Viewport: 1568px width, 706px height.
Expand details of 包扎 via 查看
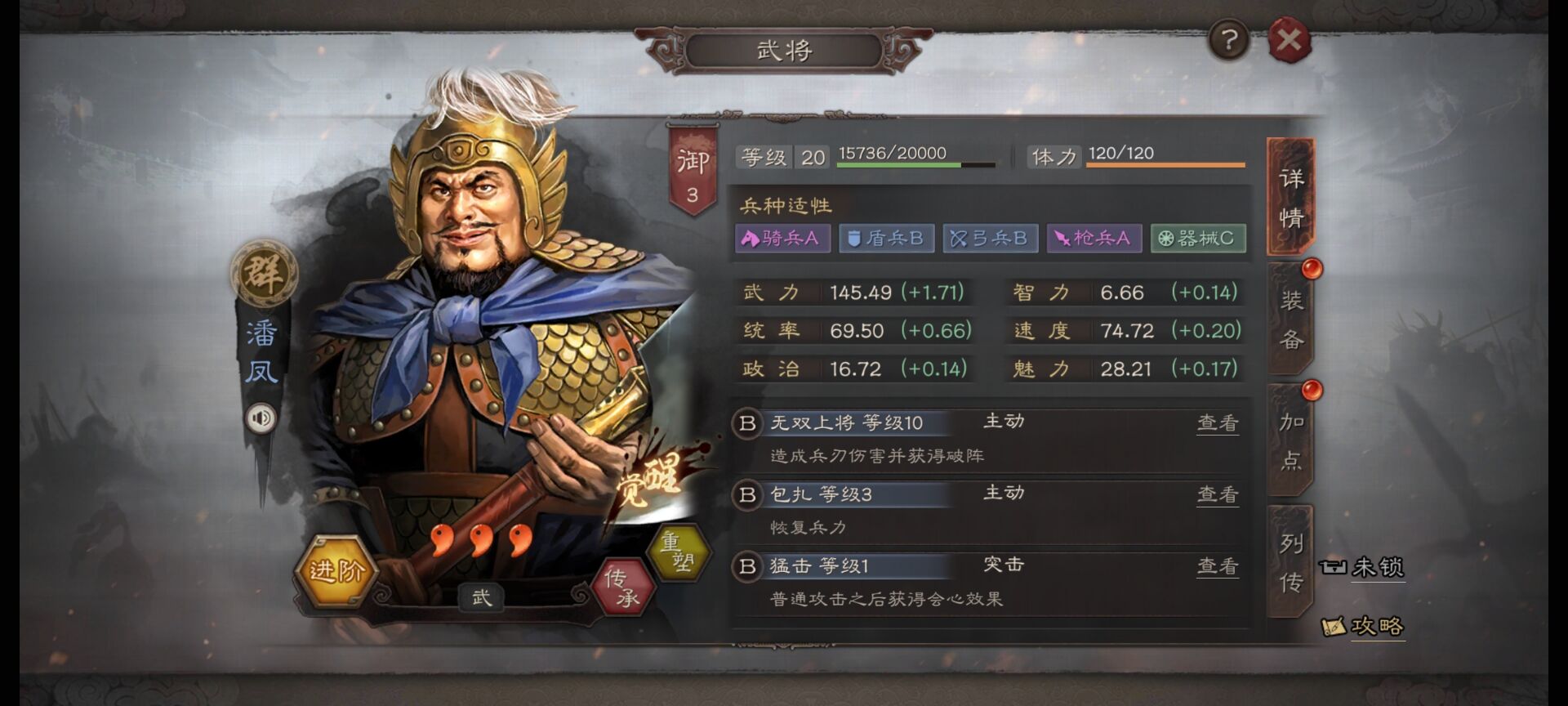1217,494
